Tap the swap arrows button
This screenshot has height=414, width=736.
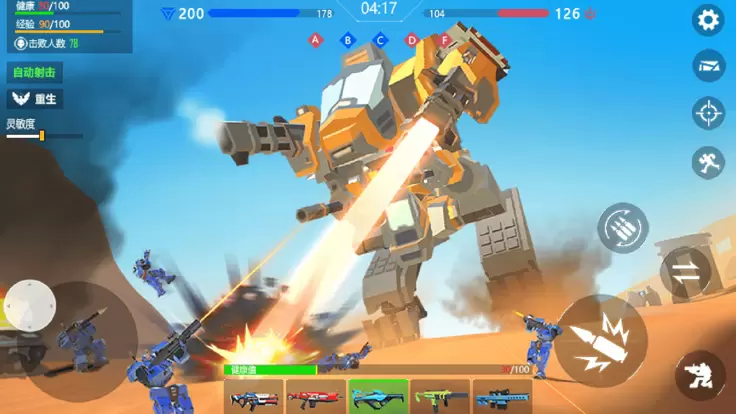coord(686,272)
